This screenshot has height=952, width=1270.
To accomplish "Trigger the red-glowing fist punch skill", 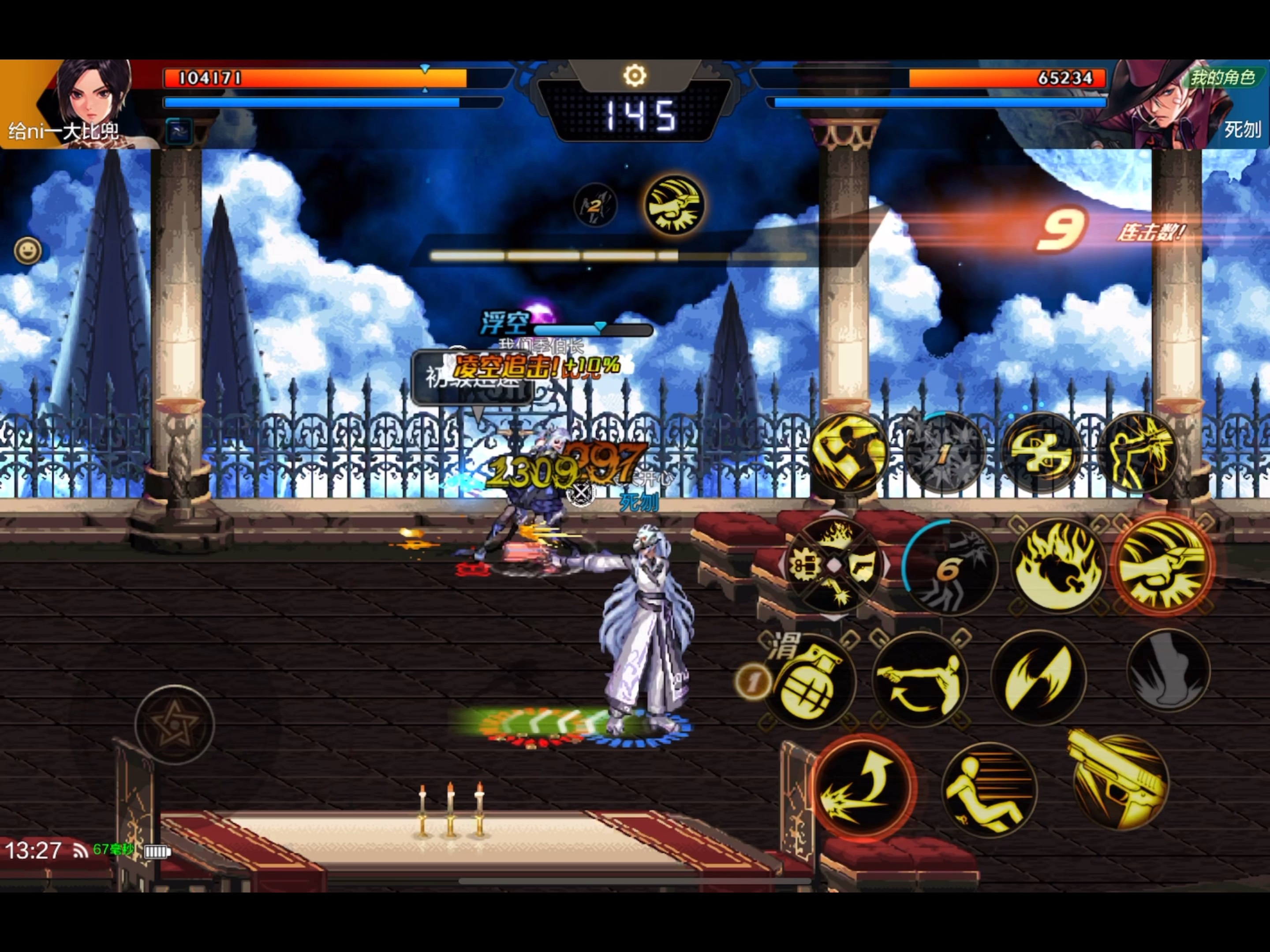I will [1163, 565].
